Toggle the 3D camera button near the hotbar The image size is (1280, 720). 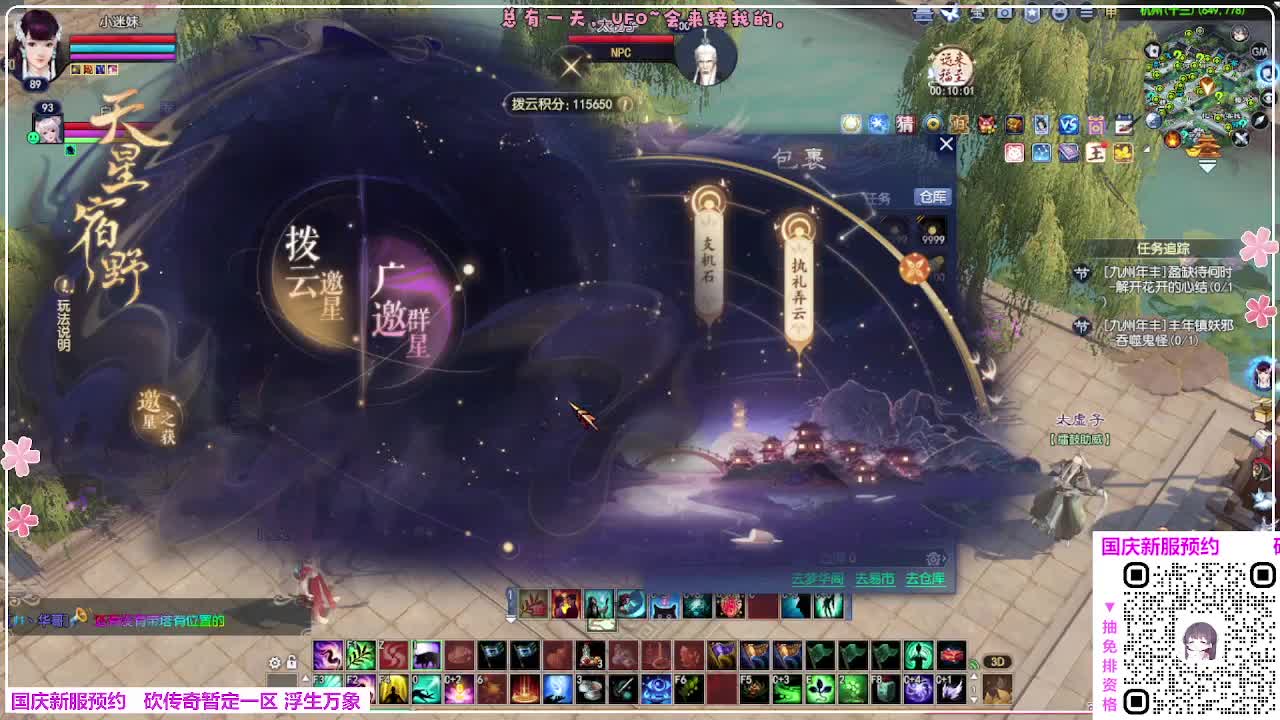point(997,661)
